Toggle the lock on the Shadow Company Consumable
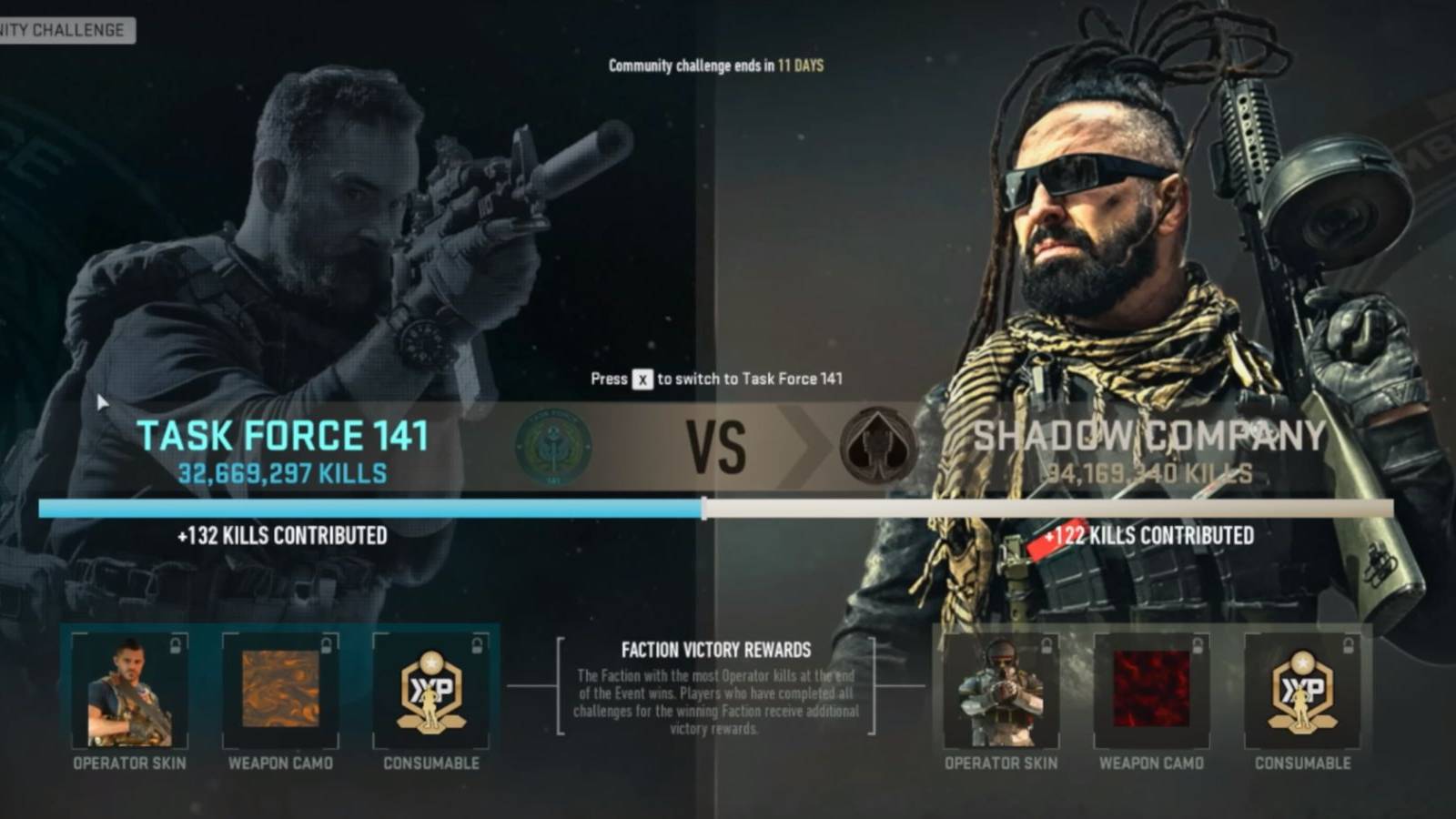This screenshot has width=1456, height=819. 1346,643
